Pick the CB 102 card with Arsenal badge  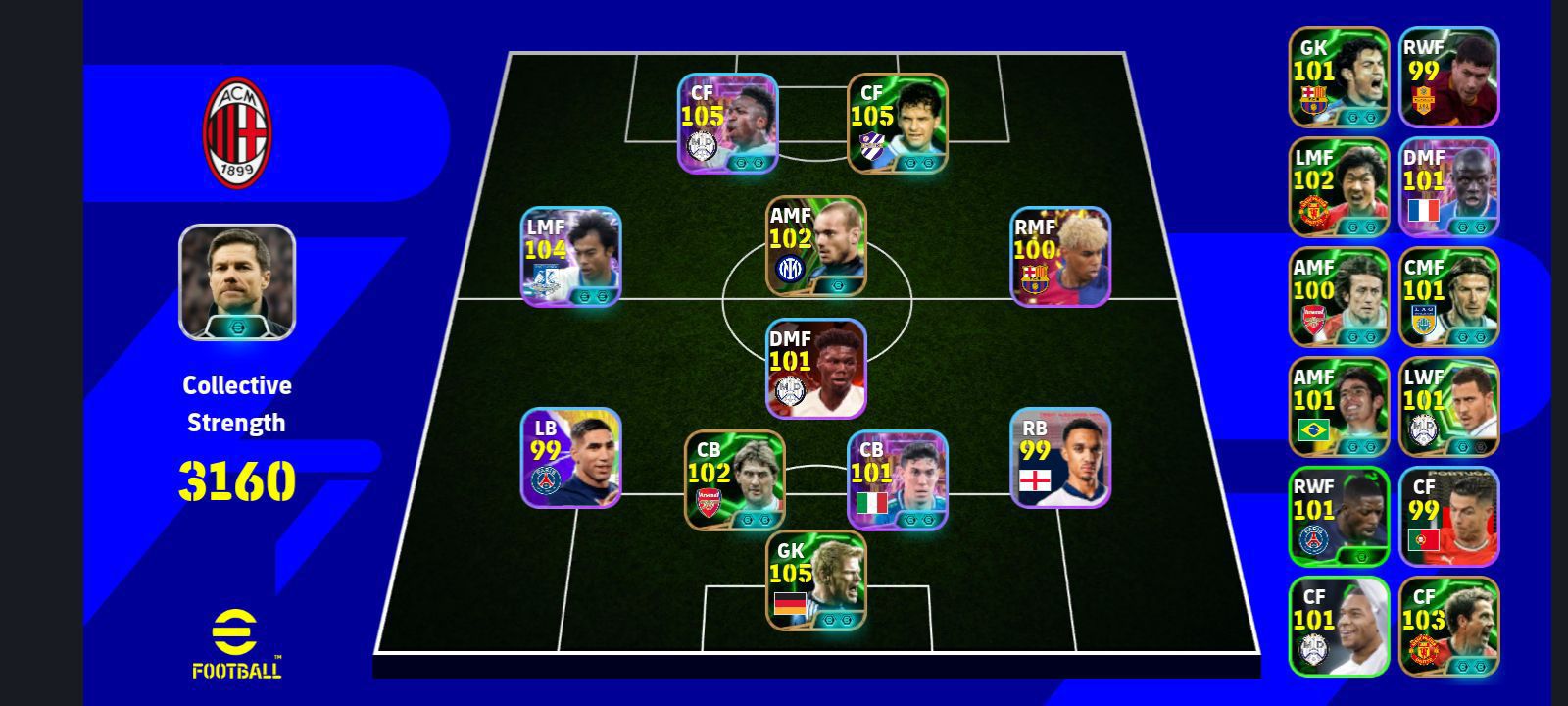(x=734, y=479)
